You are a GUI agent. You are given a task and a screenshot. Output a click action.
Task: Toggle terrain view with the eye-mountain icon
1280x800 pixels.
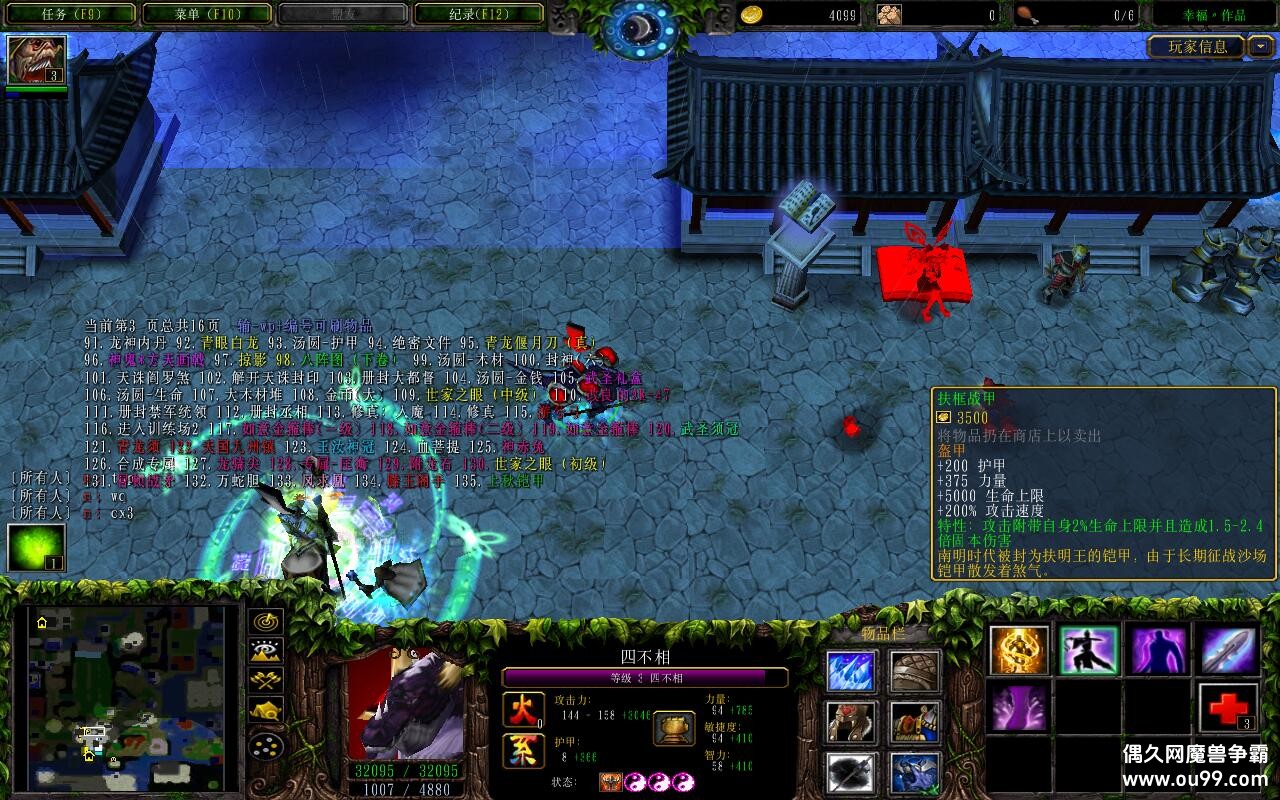tap(265, 652)
